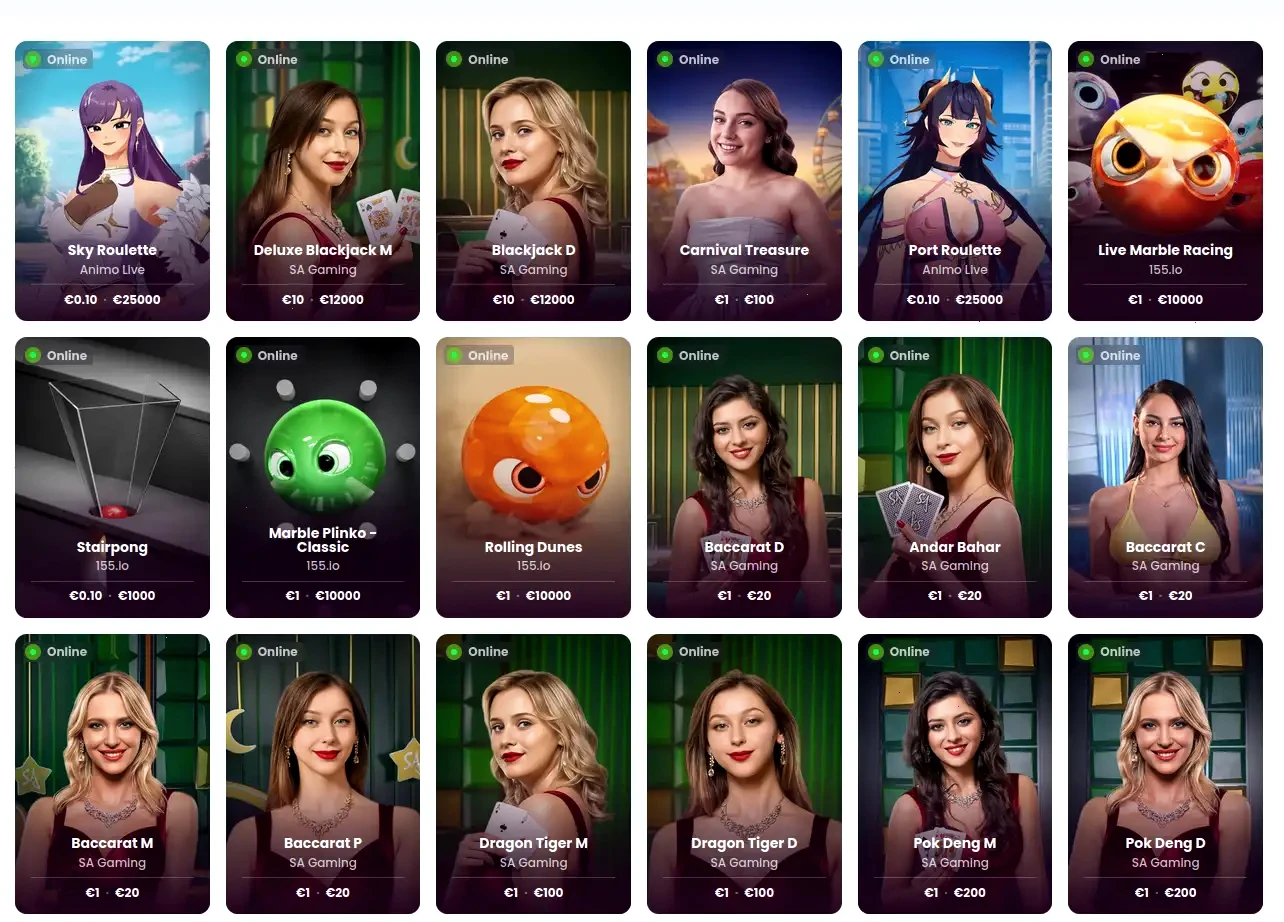Open the SA Gaming provider link under Blackjack D

pos(533,269)
